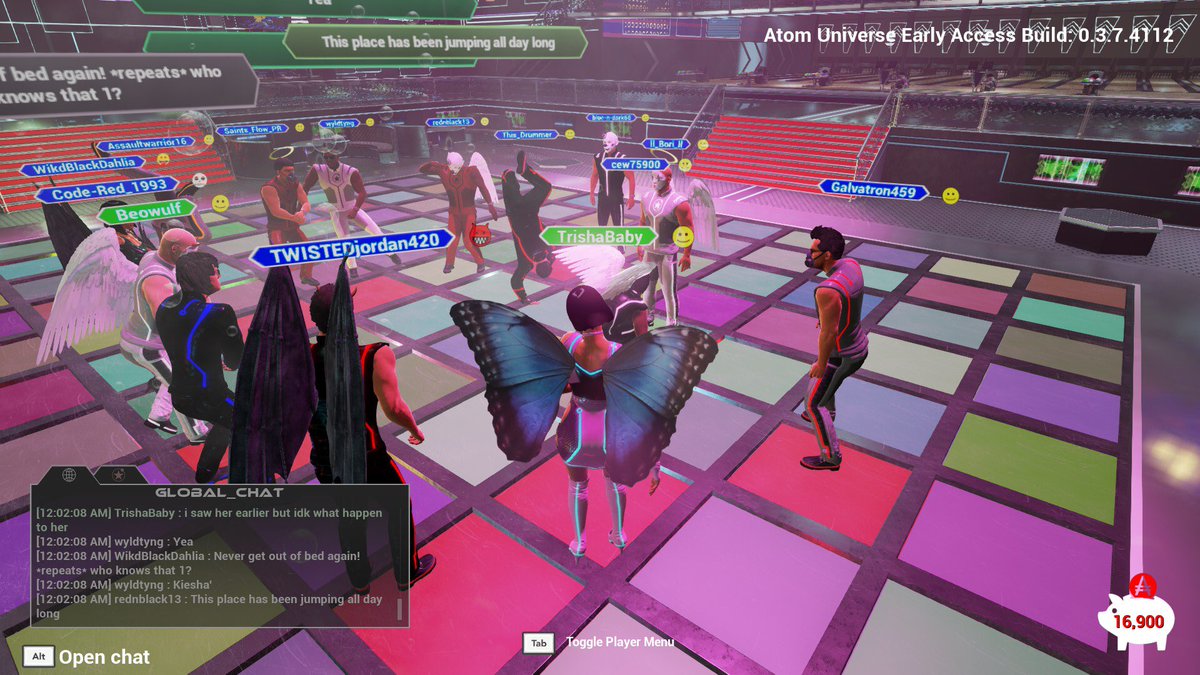Switch to the star chat tab
1200x675 pixels.
click(x=118, y=474)
